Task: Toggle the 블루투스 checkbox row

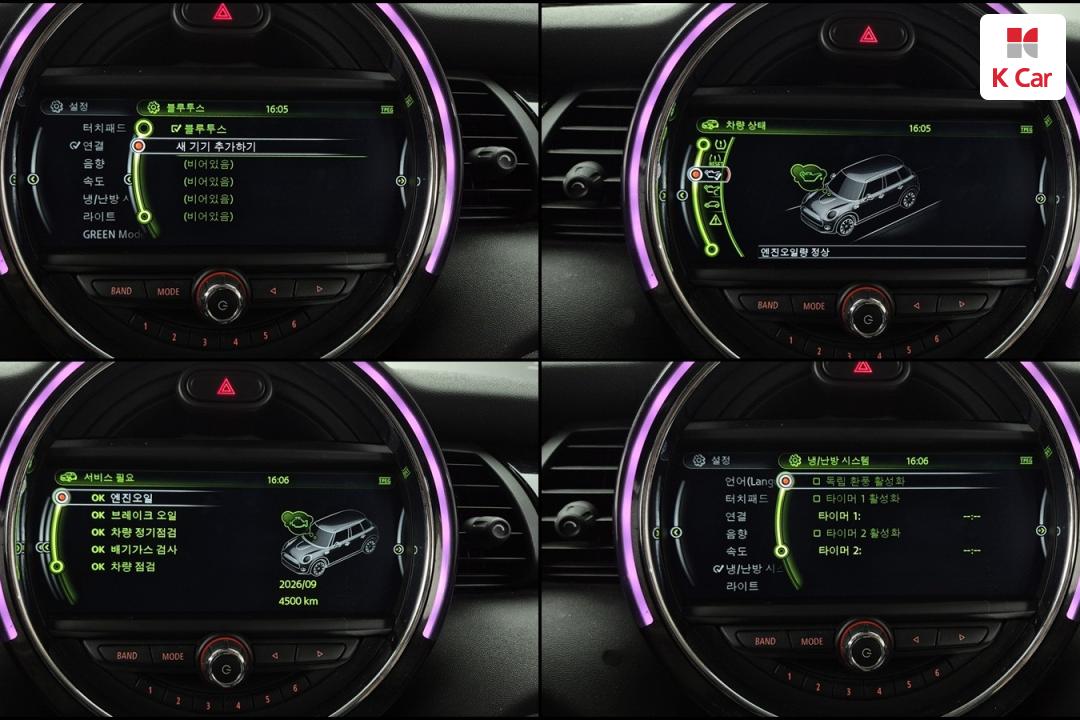Action: coord(199,129)
